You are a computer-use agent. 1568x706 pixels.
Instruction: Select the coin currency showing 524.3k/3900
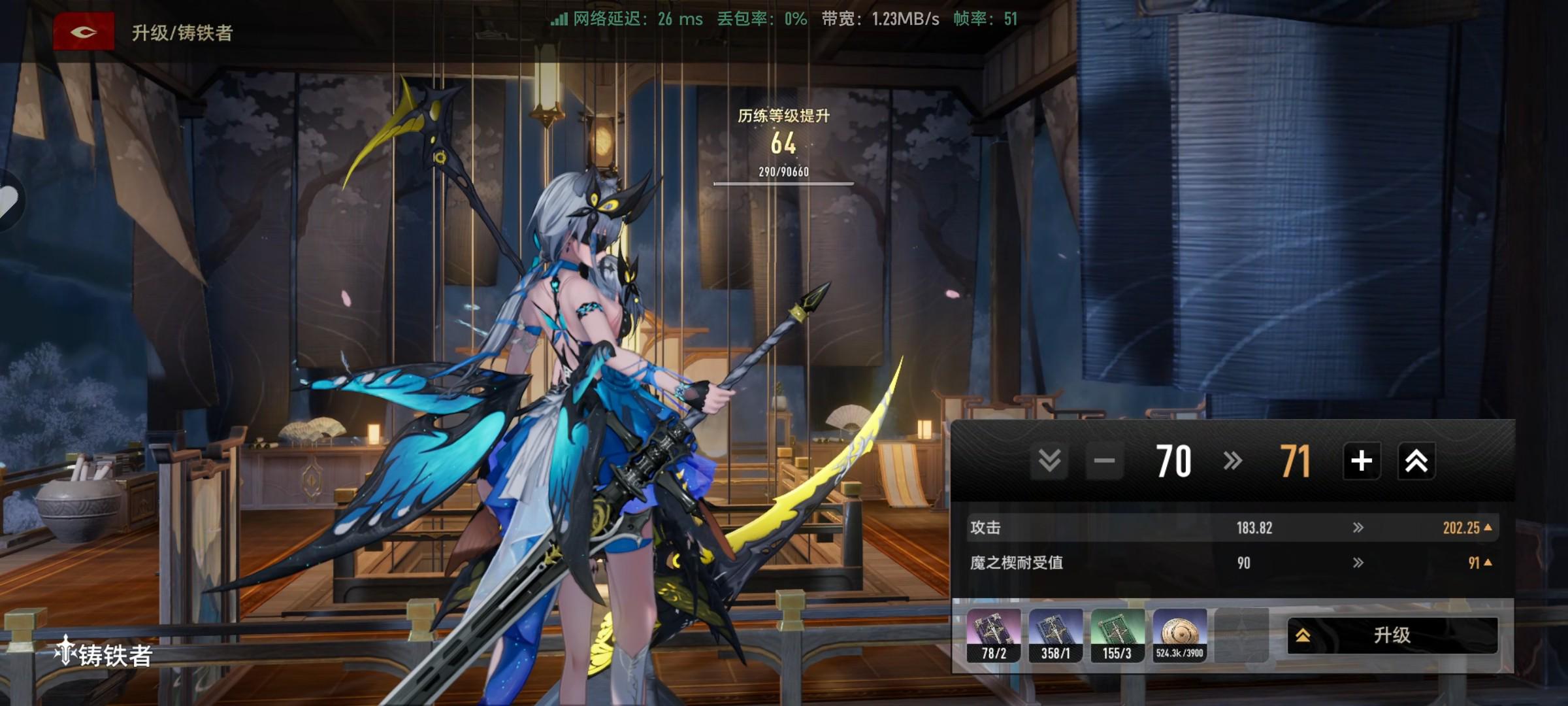click(x=1179, y=635)
